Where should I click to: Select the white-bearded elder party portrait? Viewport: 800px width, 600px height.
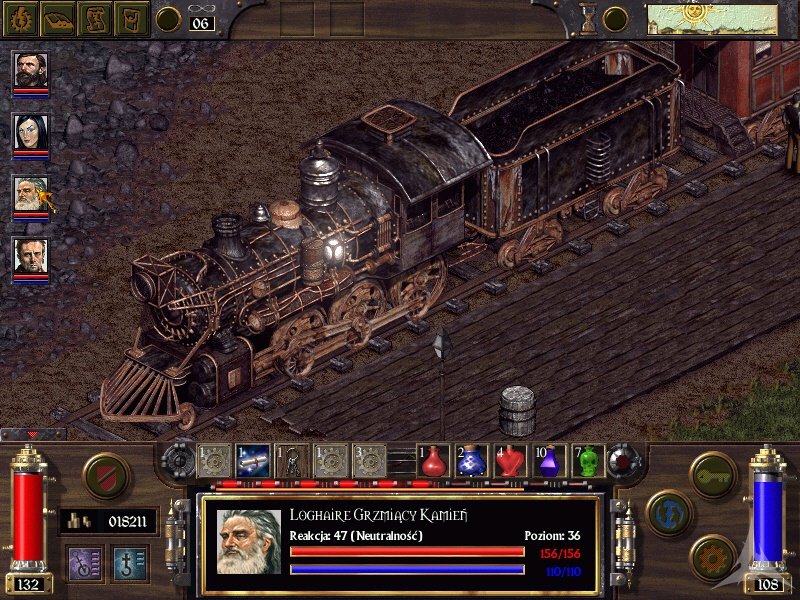point(30,194)
